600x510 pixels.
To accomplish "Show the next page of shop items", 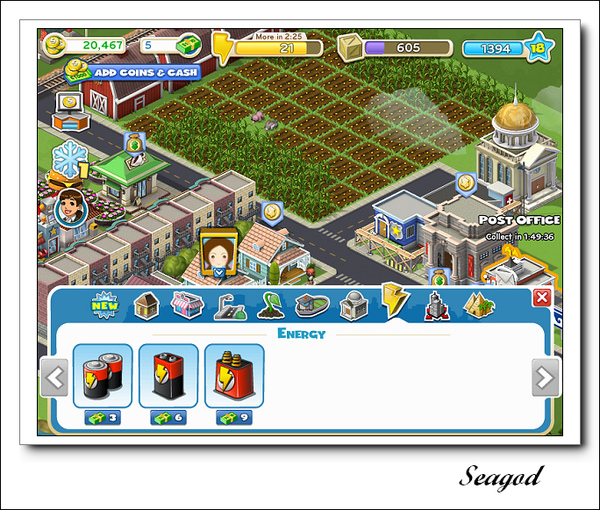I will pos(544,378).
